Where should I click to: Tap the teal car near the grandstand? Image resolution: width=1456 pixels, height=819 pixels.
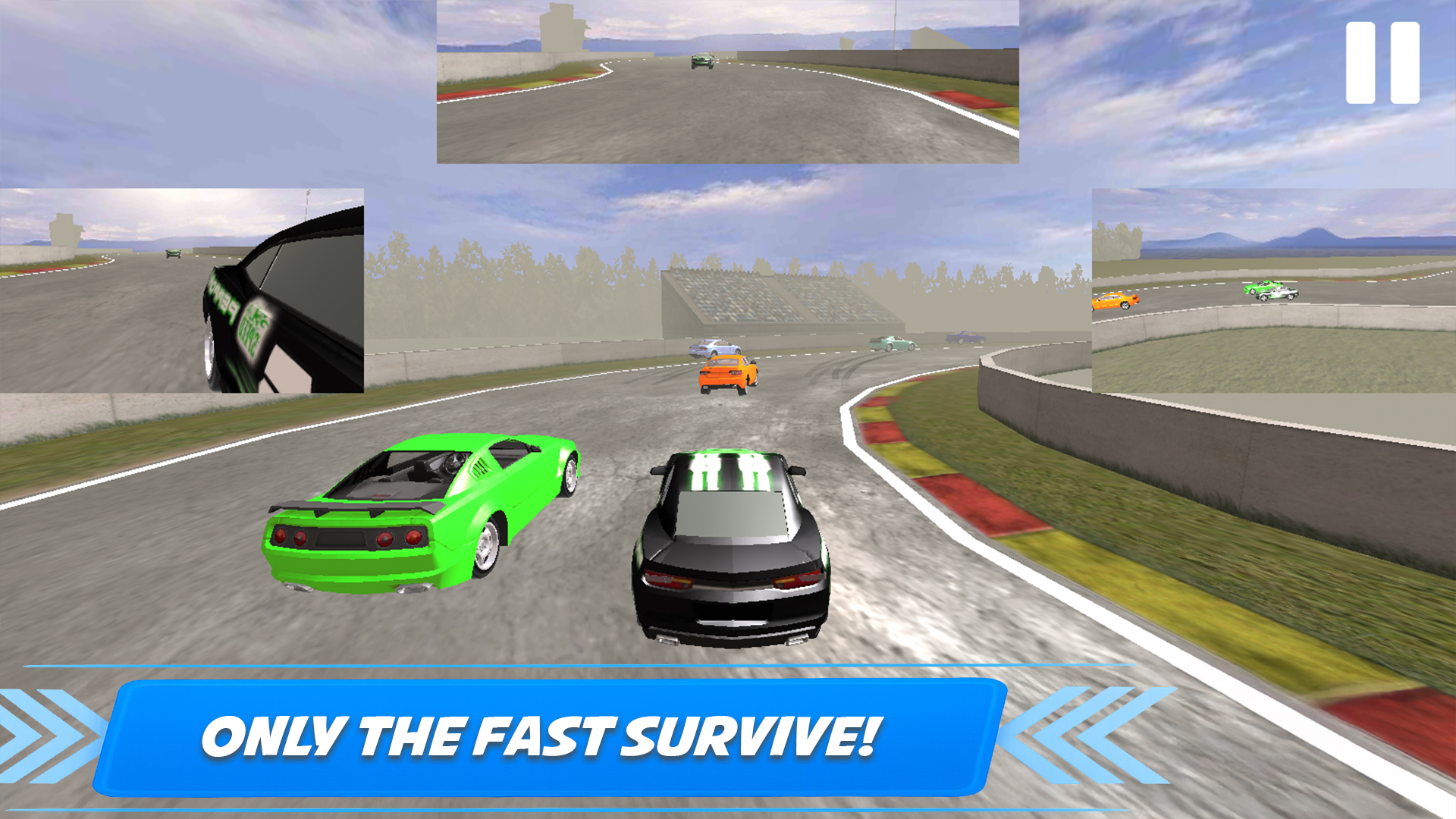pyautogui.click(x=893, y=343)
